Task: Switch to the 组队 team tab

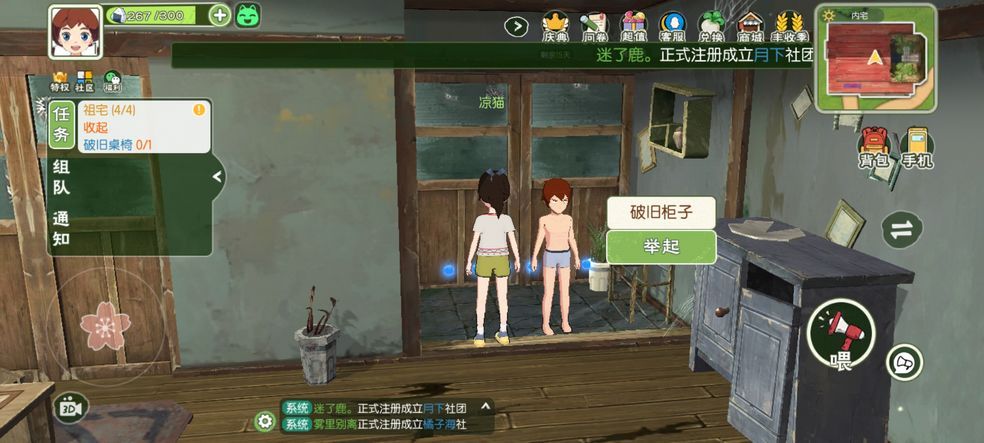Action: click(61, 179)
